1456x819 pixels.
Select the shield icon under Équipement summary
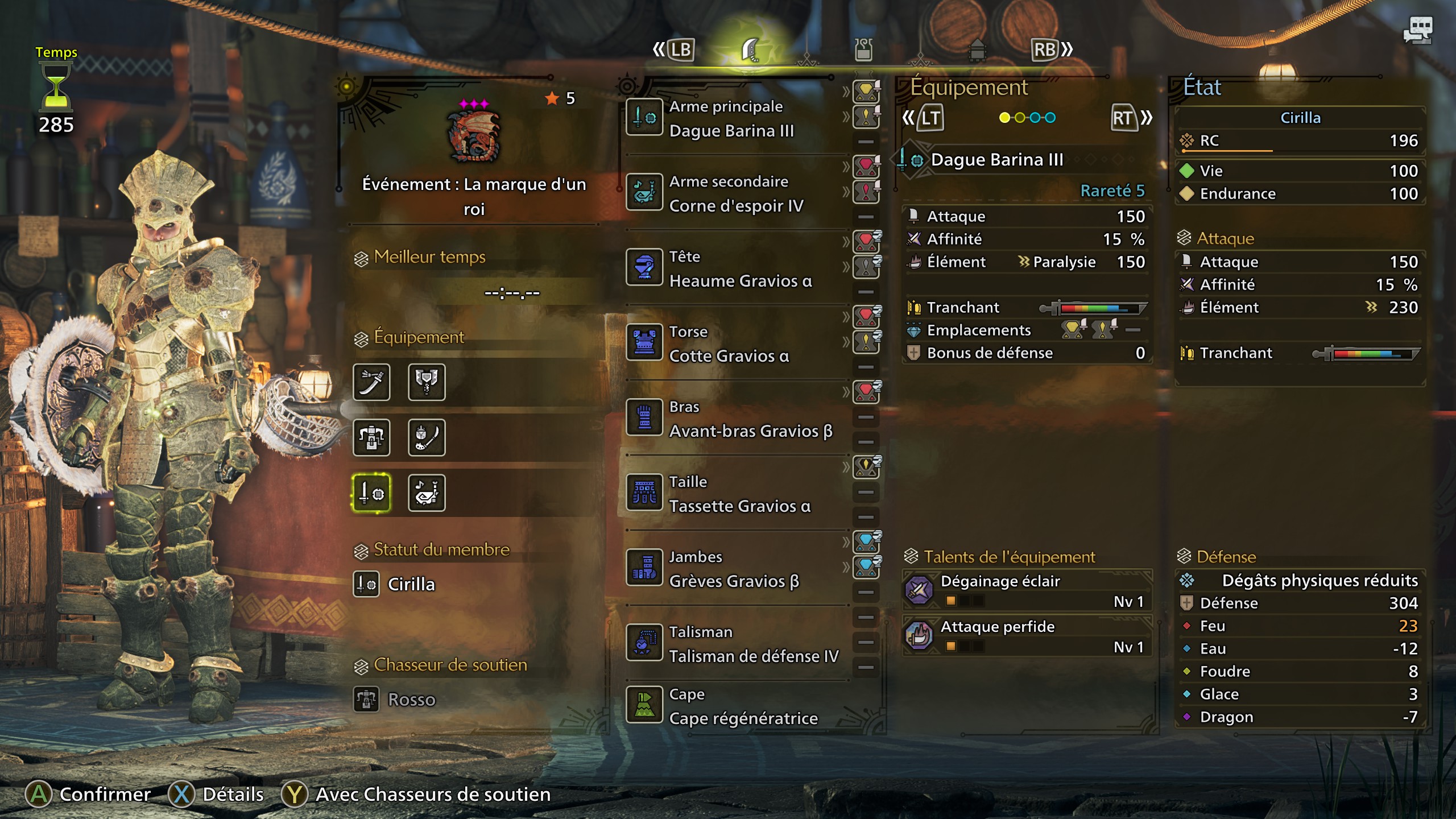[427, 383]
